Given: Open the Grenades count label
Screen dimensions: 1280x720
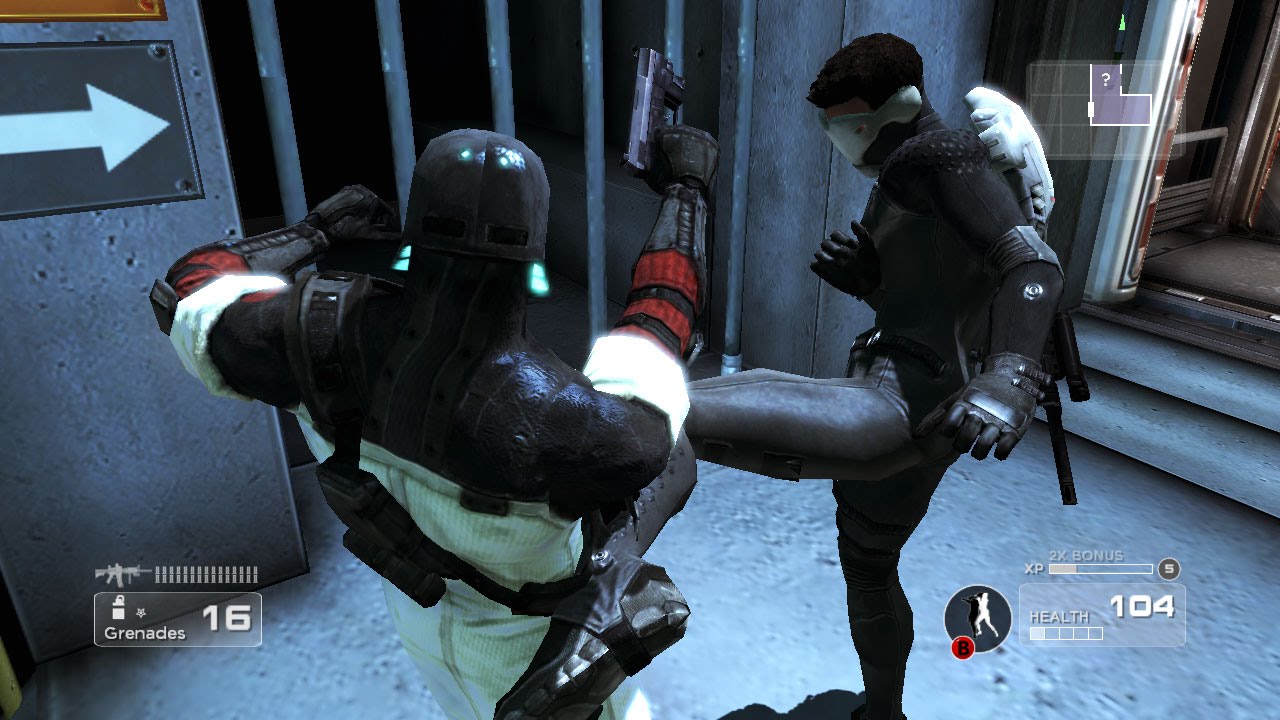Looking at the screenshot, I should tap(145, 632).
